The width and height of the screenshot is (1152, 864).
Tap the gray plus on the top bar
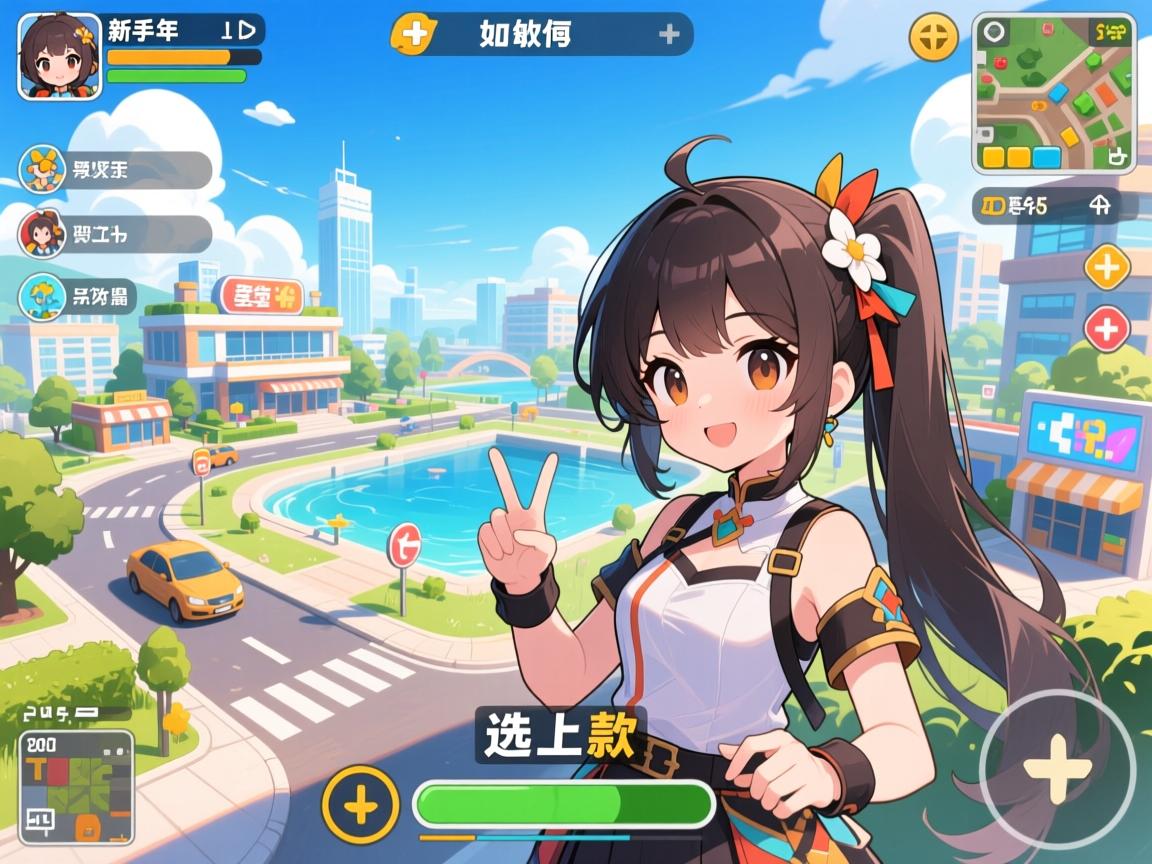pyautogui.click(x=669, y=34)
